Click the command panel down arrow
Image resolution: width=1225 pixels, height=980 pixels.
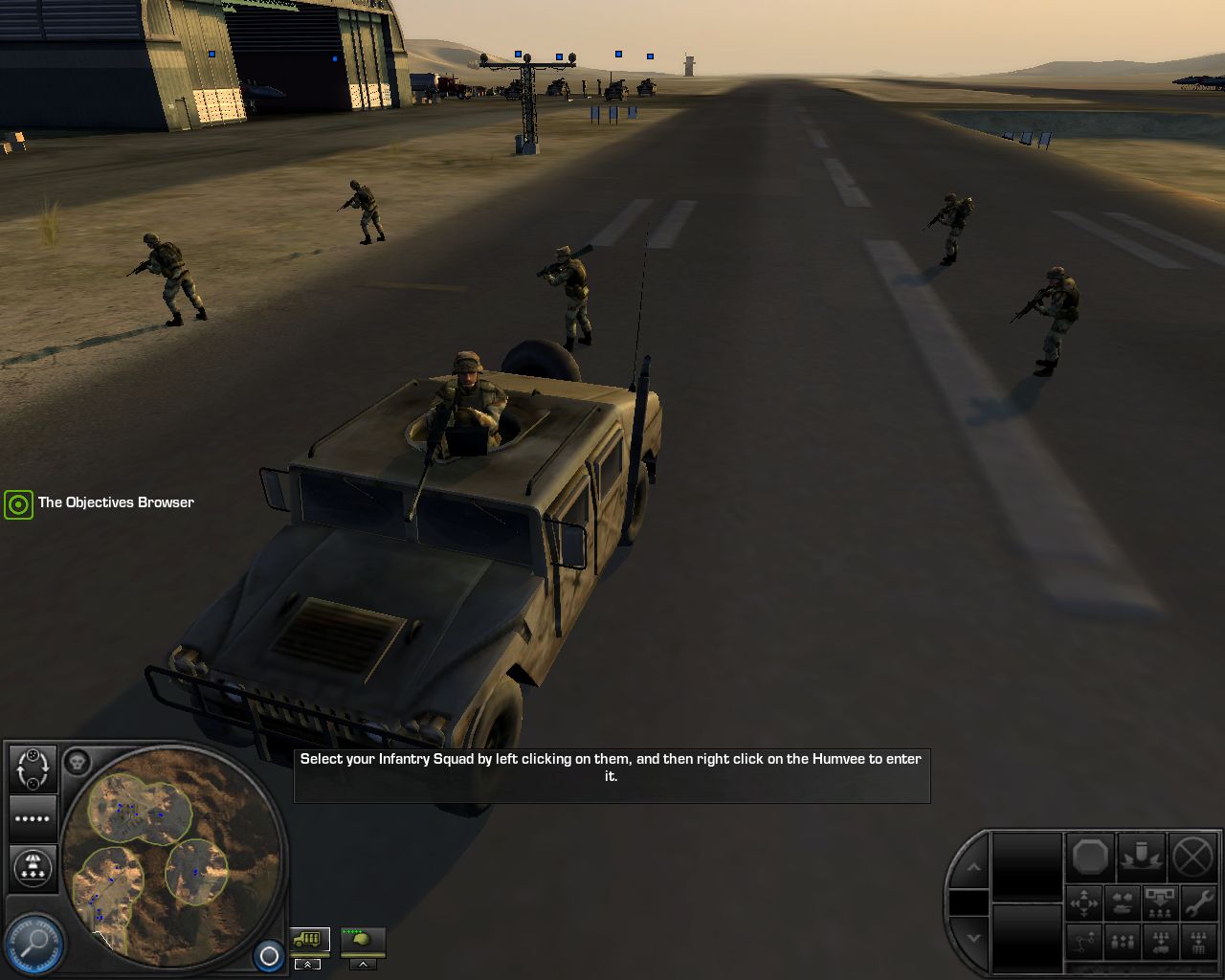click(973, 938)
